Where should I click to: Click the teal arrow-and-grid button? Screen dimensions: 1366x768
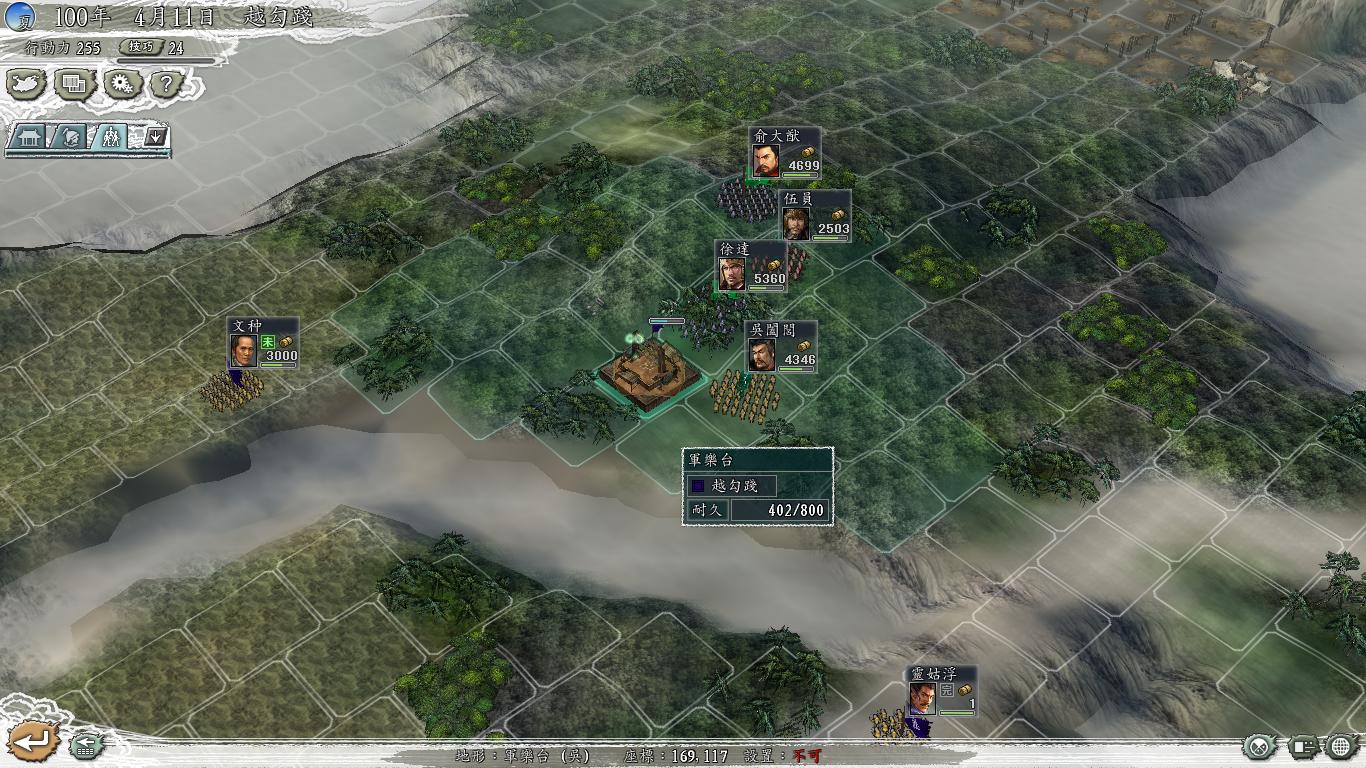point(86,745)
